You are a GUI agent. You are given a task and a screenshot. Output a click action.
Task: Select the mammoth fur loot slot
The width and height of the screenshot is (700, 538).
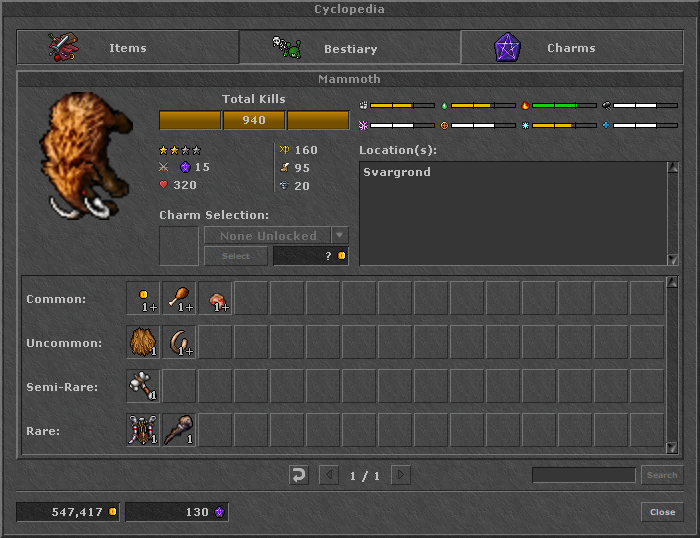click(143, 342)
